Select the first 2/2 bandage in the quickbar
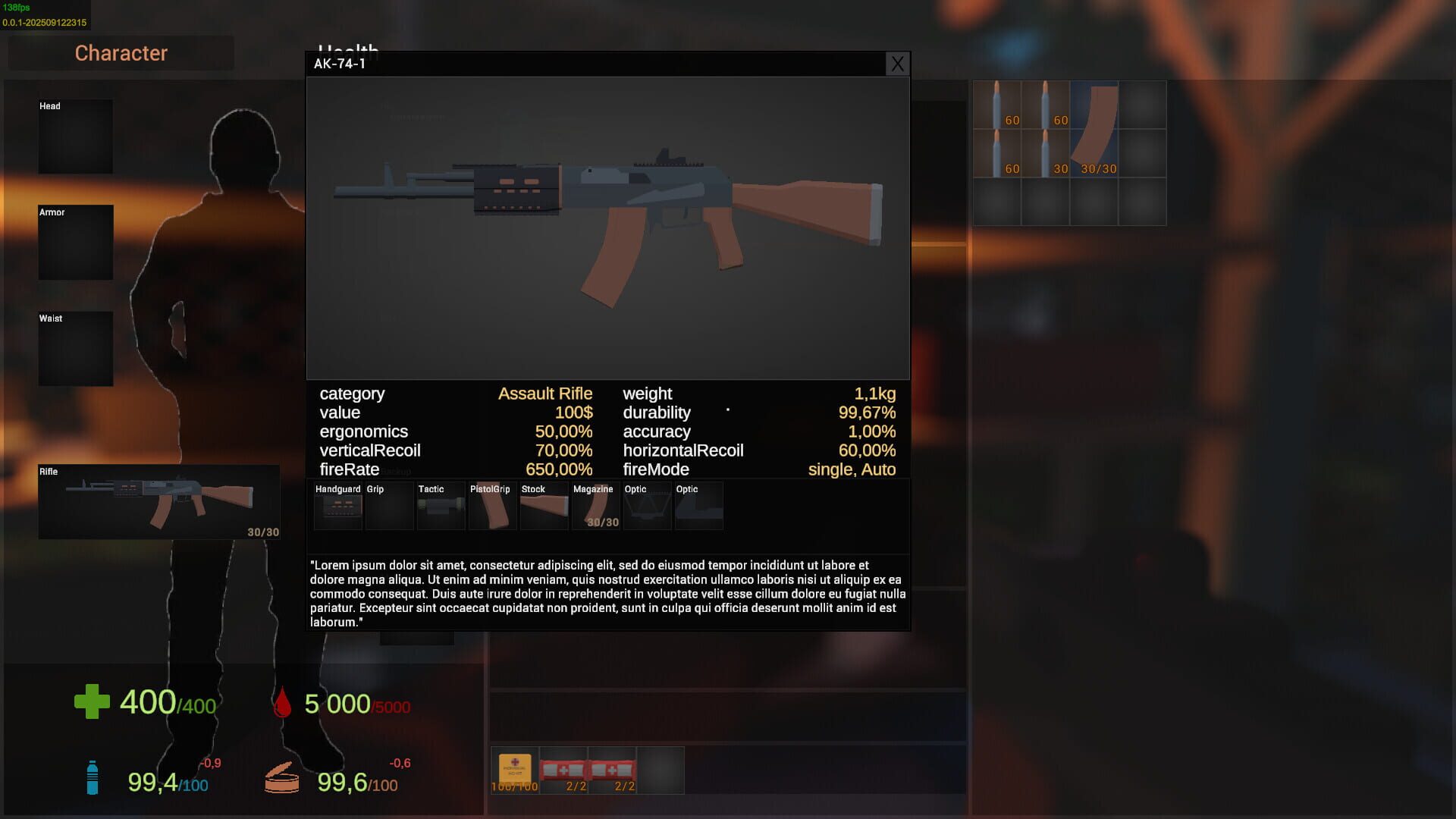 [566, 767]
